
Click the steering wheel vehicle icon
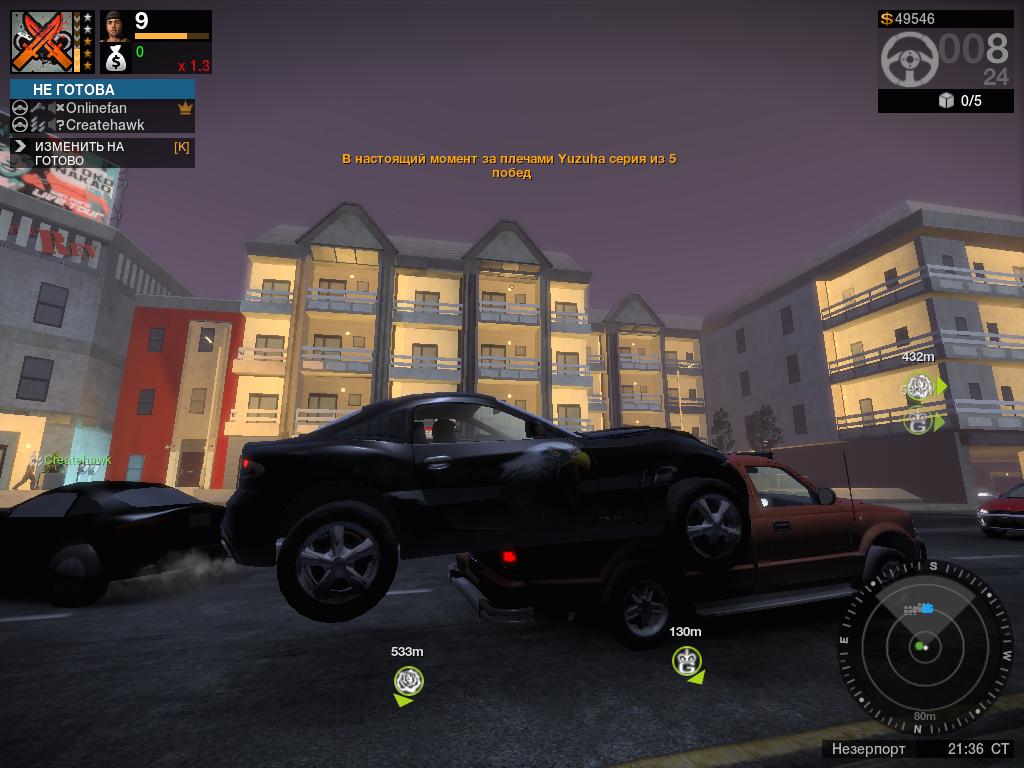(x=909, y=59)
